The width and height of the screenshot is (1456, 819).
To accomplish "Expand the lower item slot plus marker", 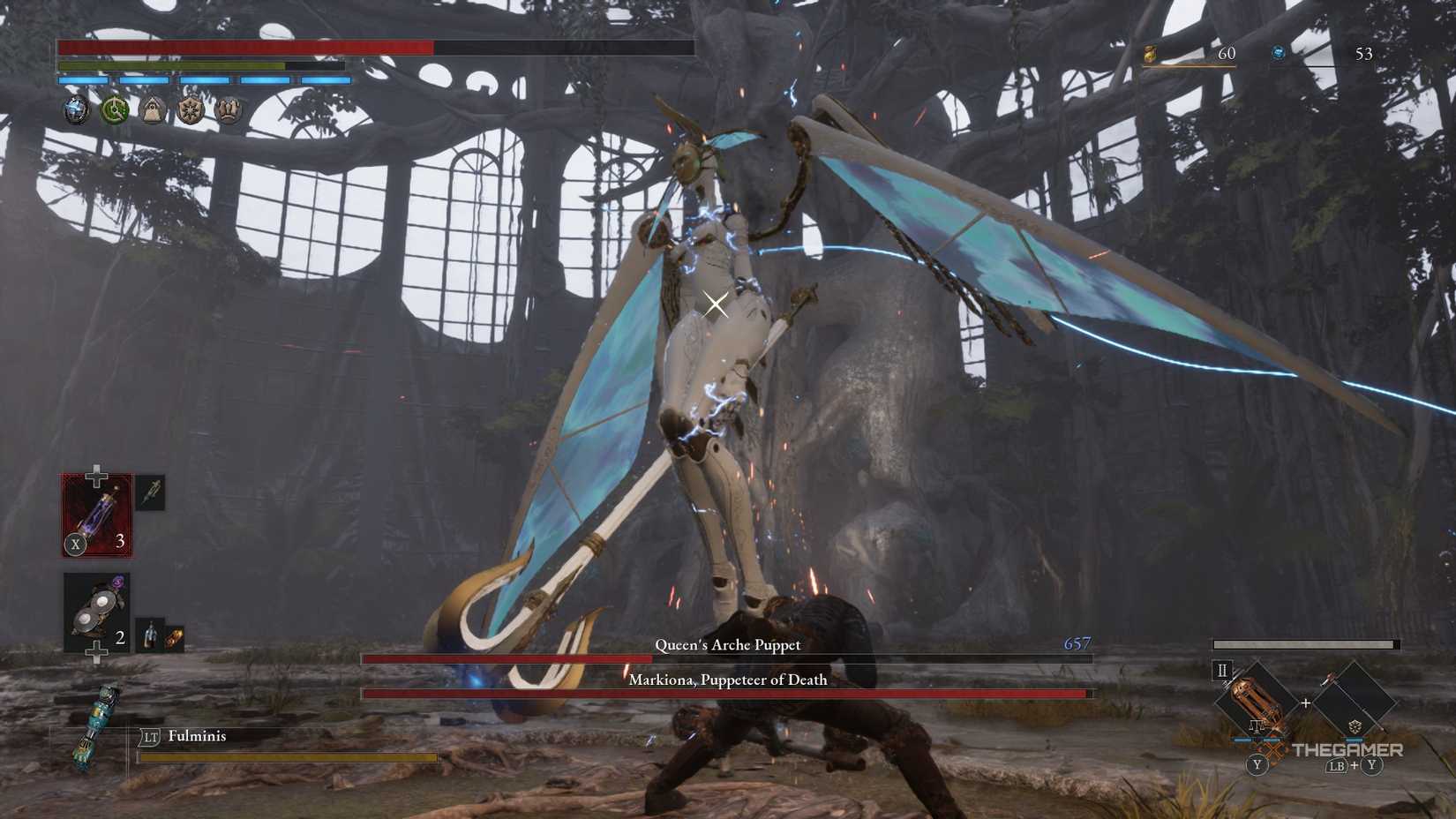I will 95,654.
